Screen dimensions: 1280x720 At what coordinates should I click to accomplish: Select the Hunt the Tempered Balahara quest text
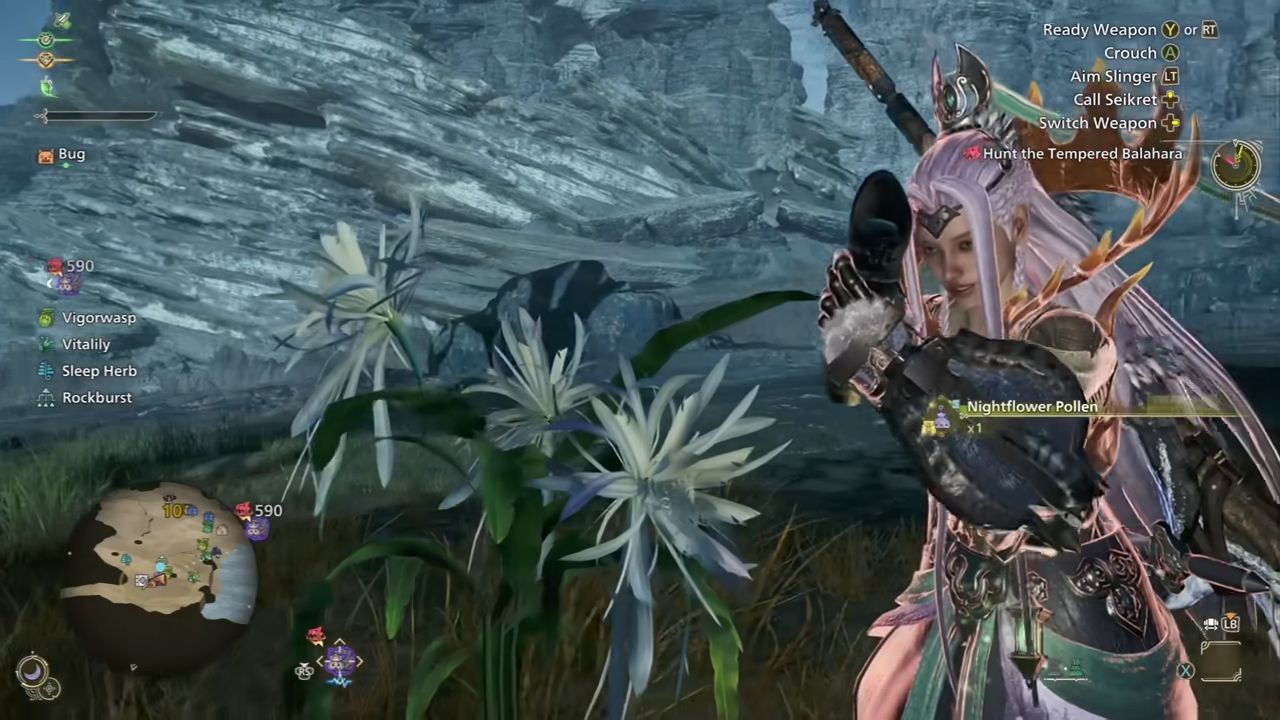(x=1082, y=154)
